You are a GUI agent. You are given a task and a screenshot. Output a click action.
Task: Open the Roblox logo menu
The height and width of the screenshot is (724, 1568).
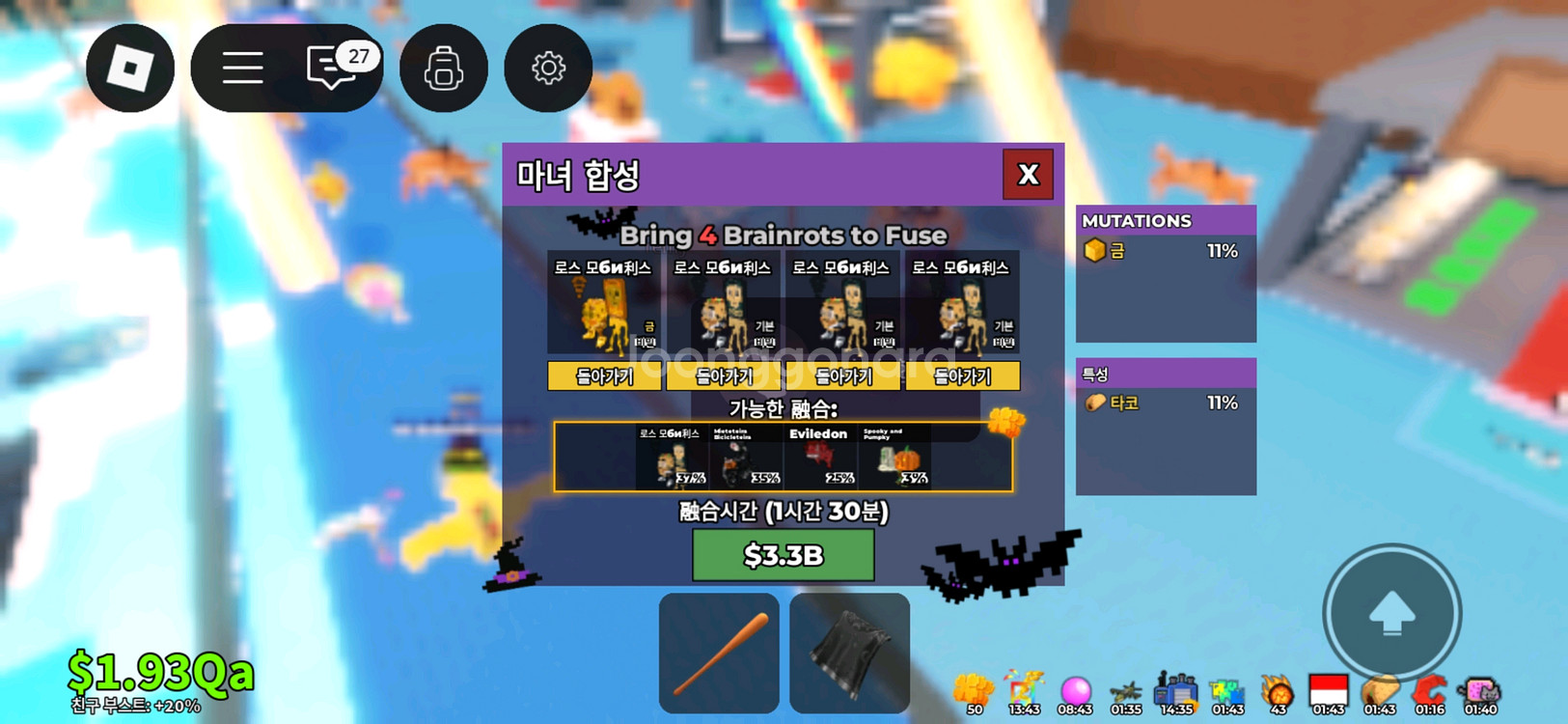[x=130, y=69]
